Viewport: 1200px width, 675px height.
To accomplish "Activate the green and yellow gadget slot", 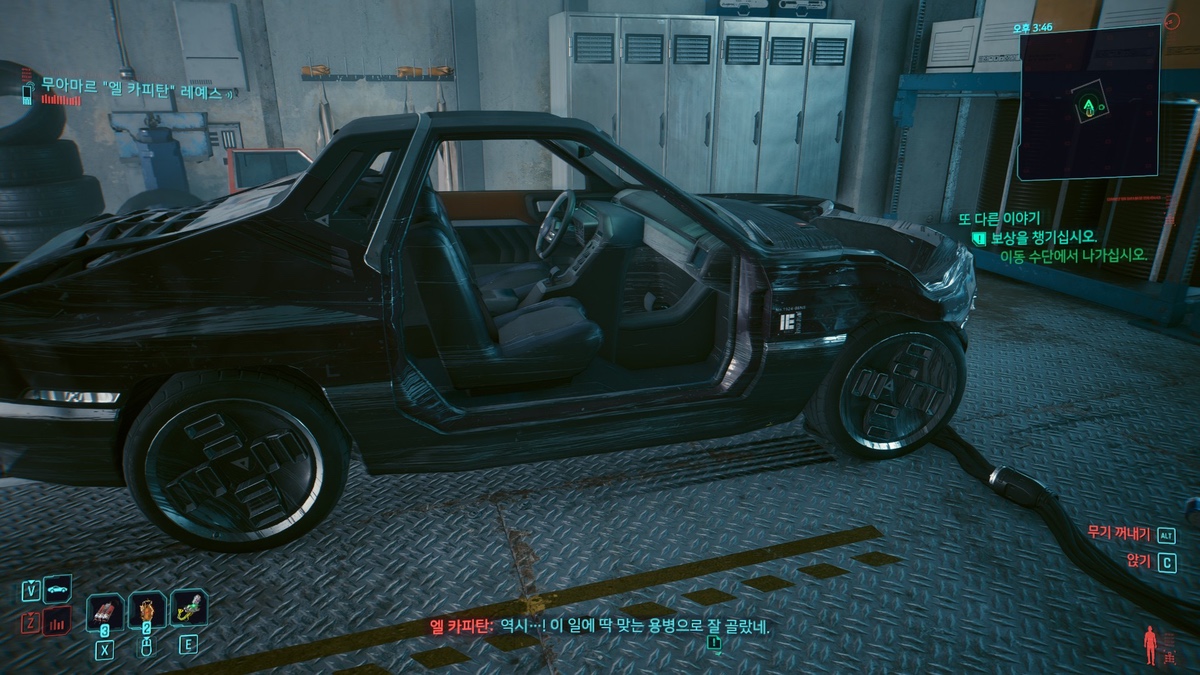I will (188, 608).
